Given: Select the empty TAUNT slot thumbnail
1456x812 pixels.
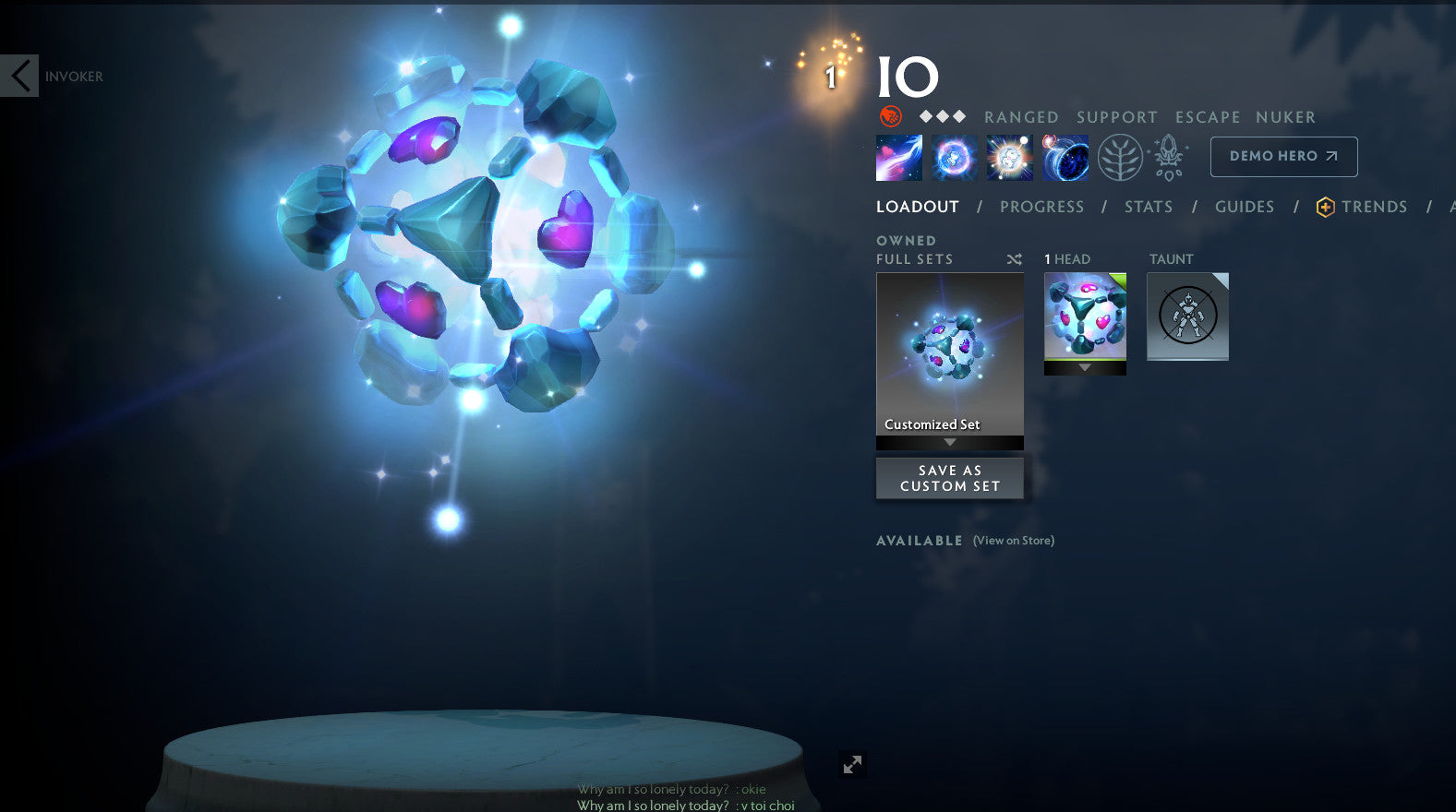Looking at the screenshot, I should [1187, 316].
